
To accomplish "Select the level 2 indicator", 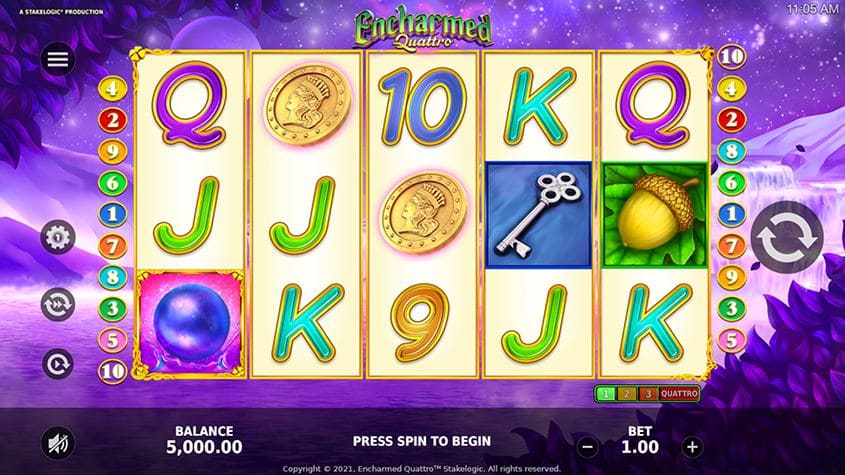I will pos(627,393).
